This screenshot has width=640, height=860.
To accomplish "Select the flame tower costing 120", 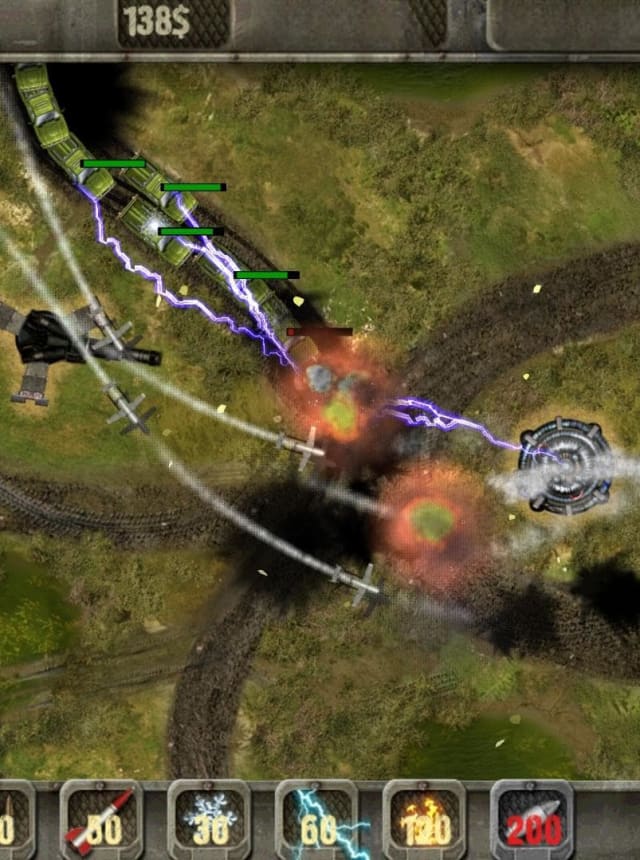I will (424, 820).
